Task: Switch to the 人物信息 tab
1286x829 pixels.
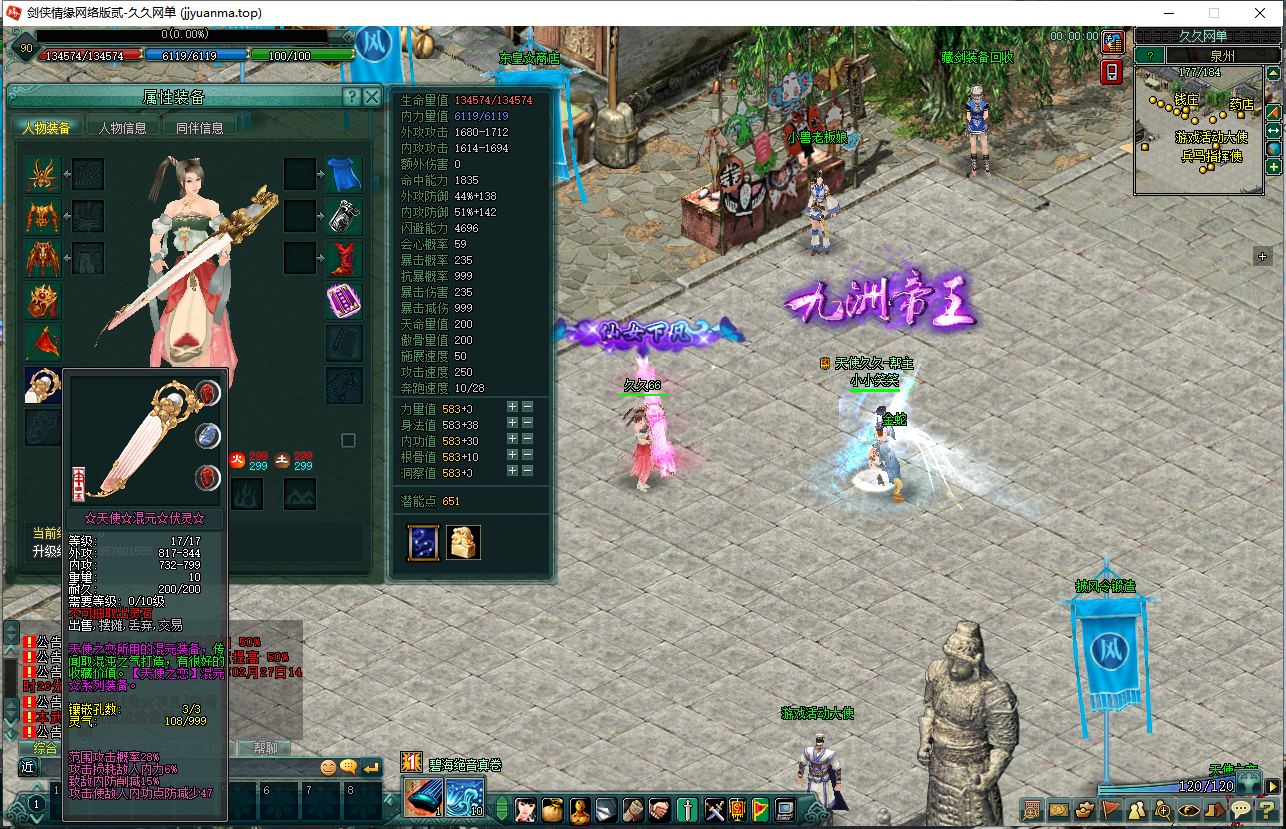Action: (x=122, y=128)
